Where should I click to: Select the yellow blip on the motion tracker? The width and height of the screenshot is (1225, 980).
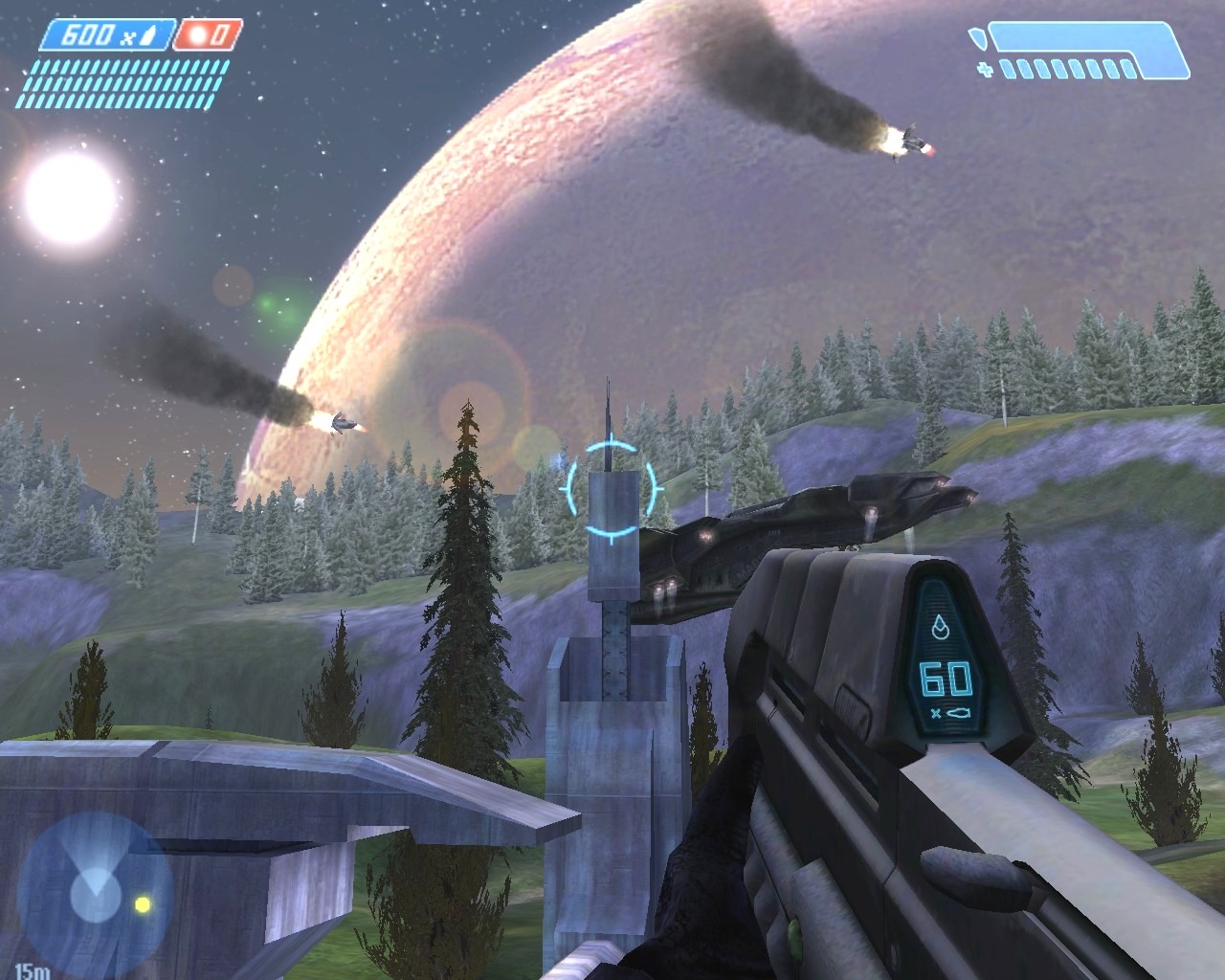point(143,902)
